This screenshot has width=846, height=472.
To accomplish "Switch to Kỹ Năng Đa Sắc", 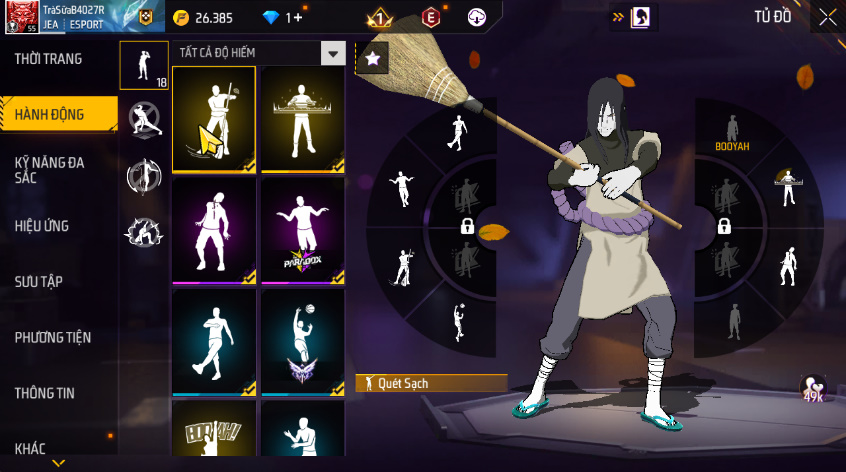I will coord(48,168).
